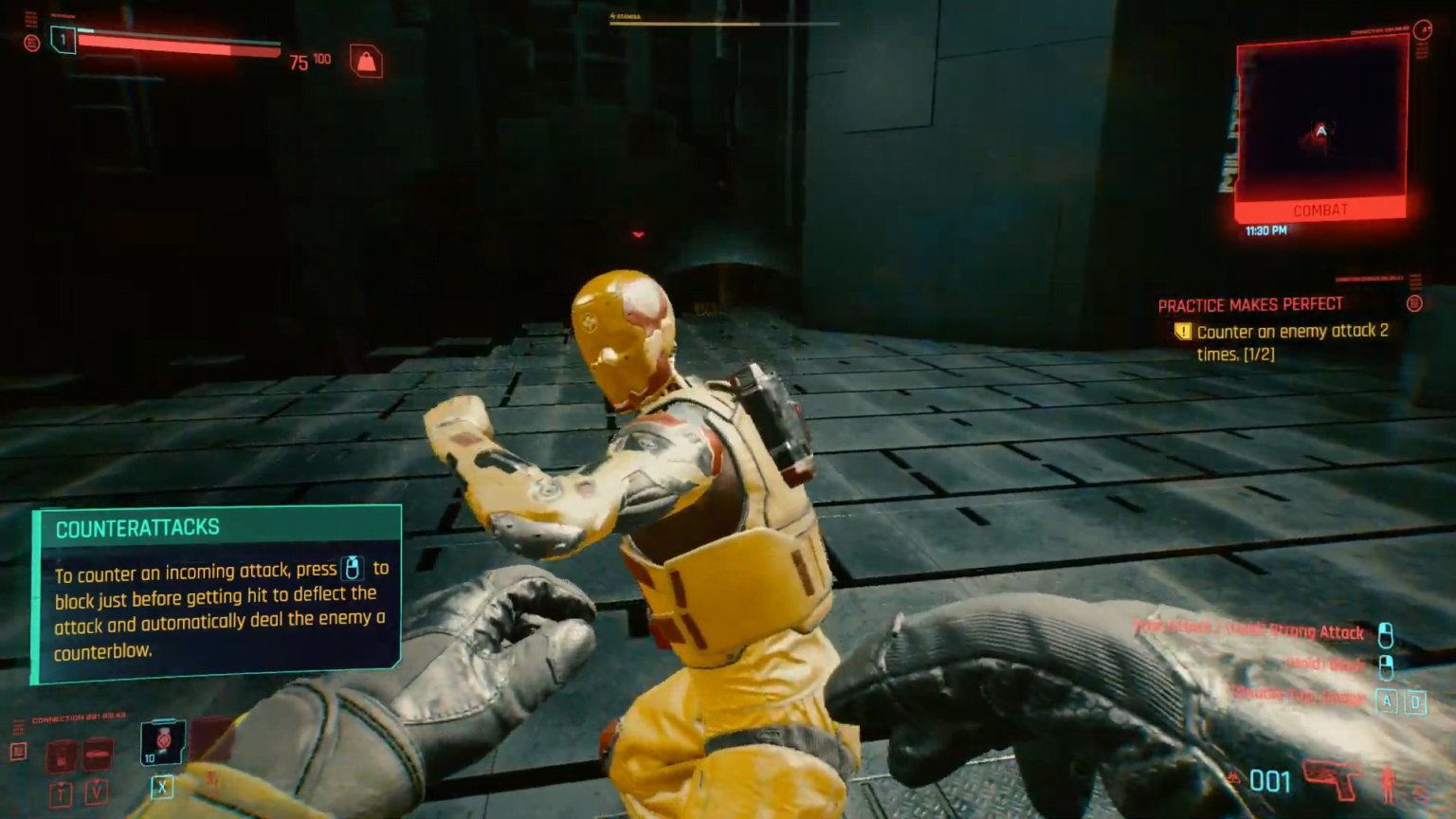Click the A key dodge prompt
This screenshot has height=819, width=1456.
(x=1386, y=701)
